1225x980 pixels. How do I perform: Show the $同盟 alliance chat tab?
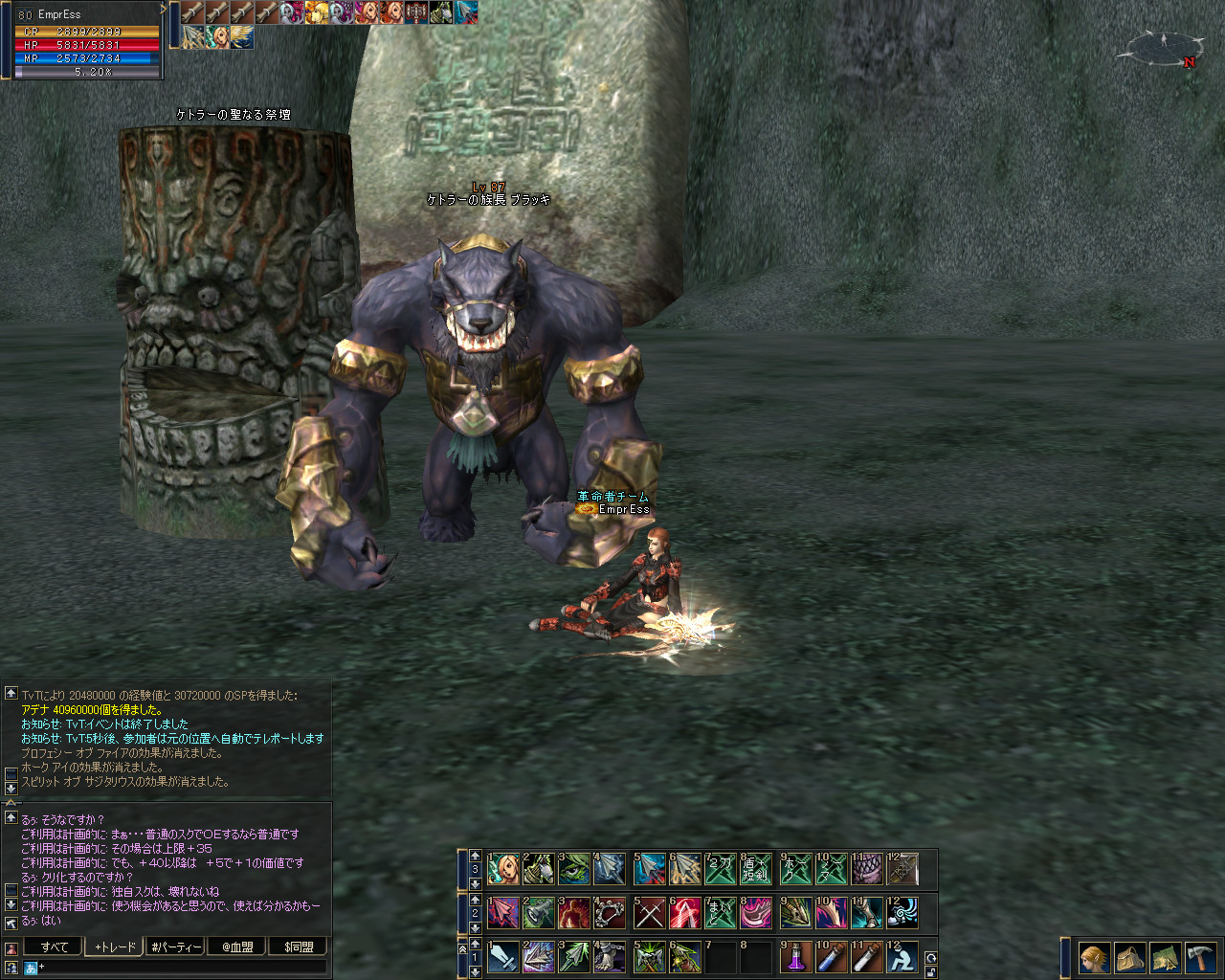[299, 947]
